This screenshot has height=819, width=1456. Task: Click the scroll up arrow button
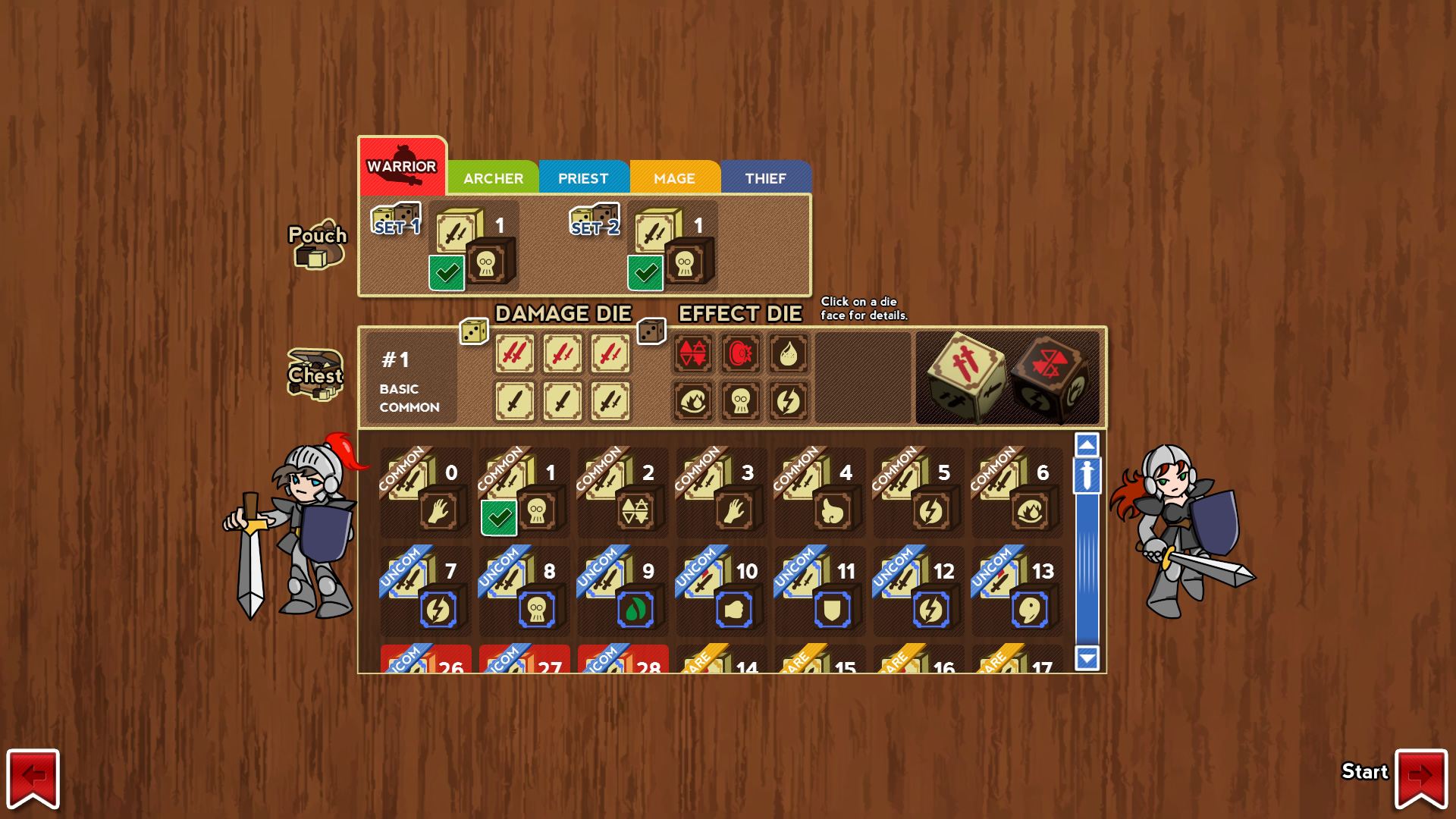1087,444
